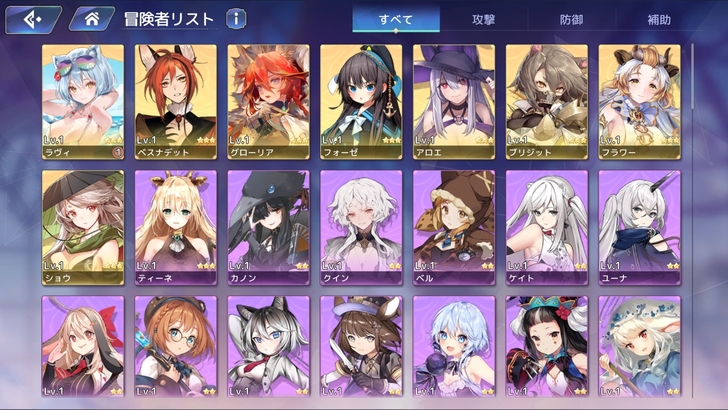Image resolution: width=728 pixels, height=410 pixels.
Task: Choose the ベスナデット adventurer card
Action: 175,102
